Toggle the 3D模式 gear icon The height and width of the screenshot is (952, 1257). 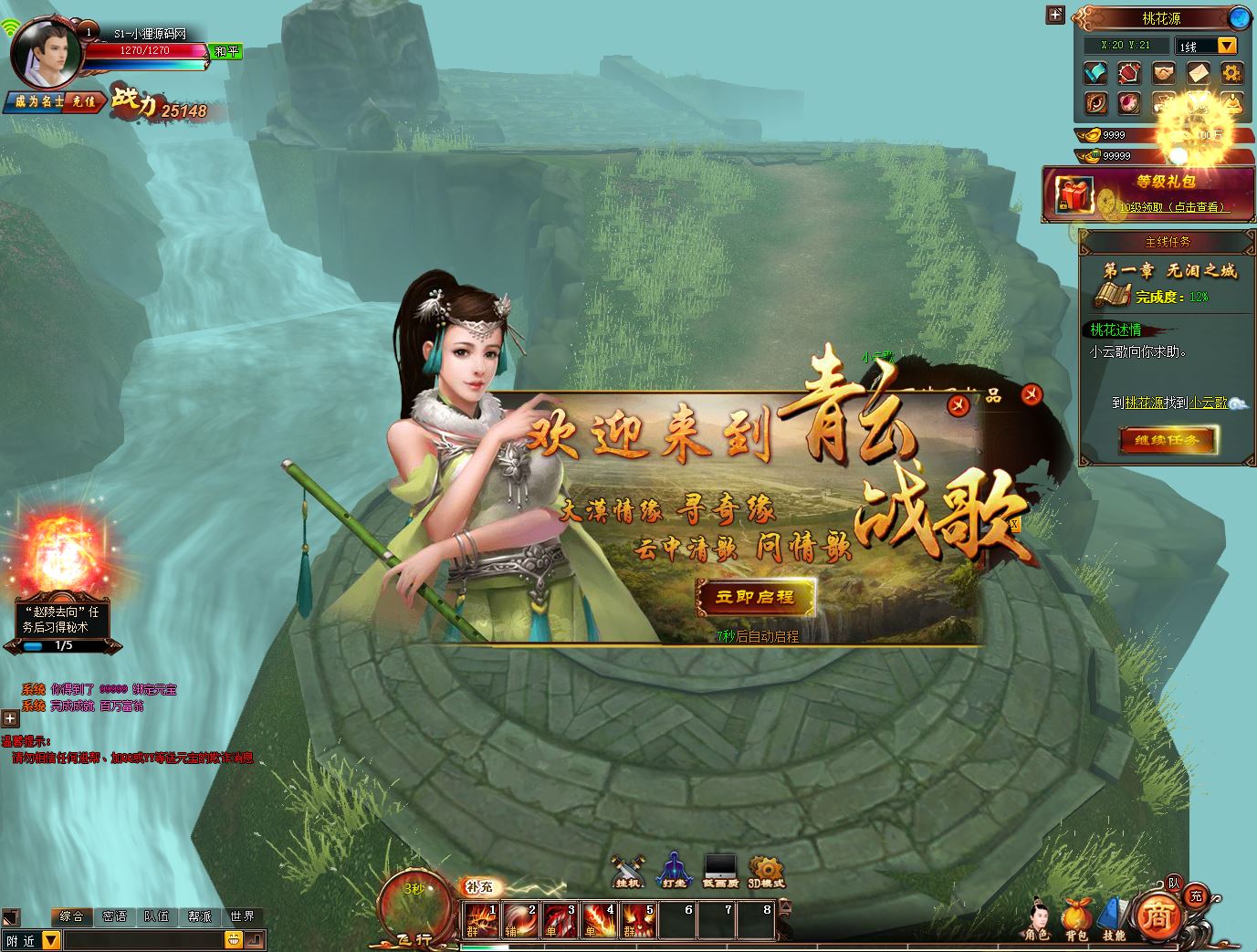tap(766, 871)
